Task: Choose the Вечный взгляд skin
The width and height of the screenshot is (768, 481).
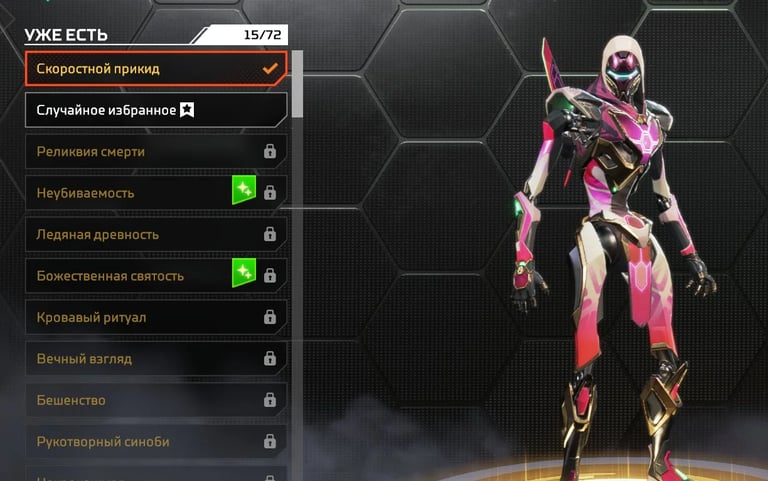Action: pyautogui.click(x=155, y=359)
